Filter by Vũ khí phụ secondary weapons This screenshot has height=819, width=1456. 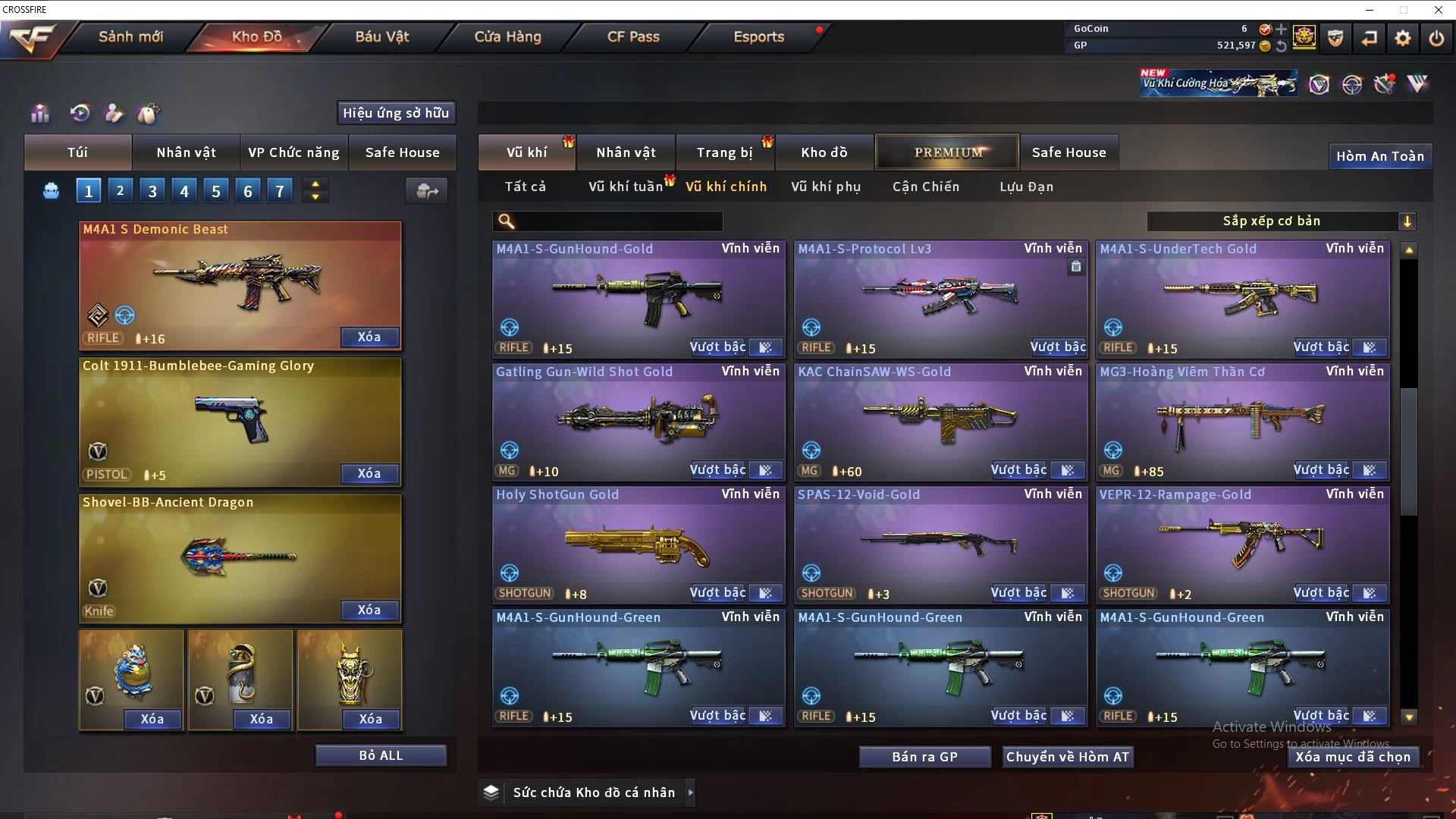(826, 187)
